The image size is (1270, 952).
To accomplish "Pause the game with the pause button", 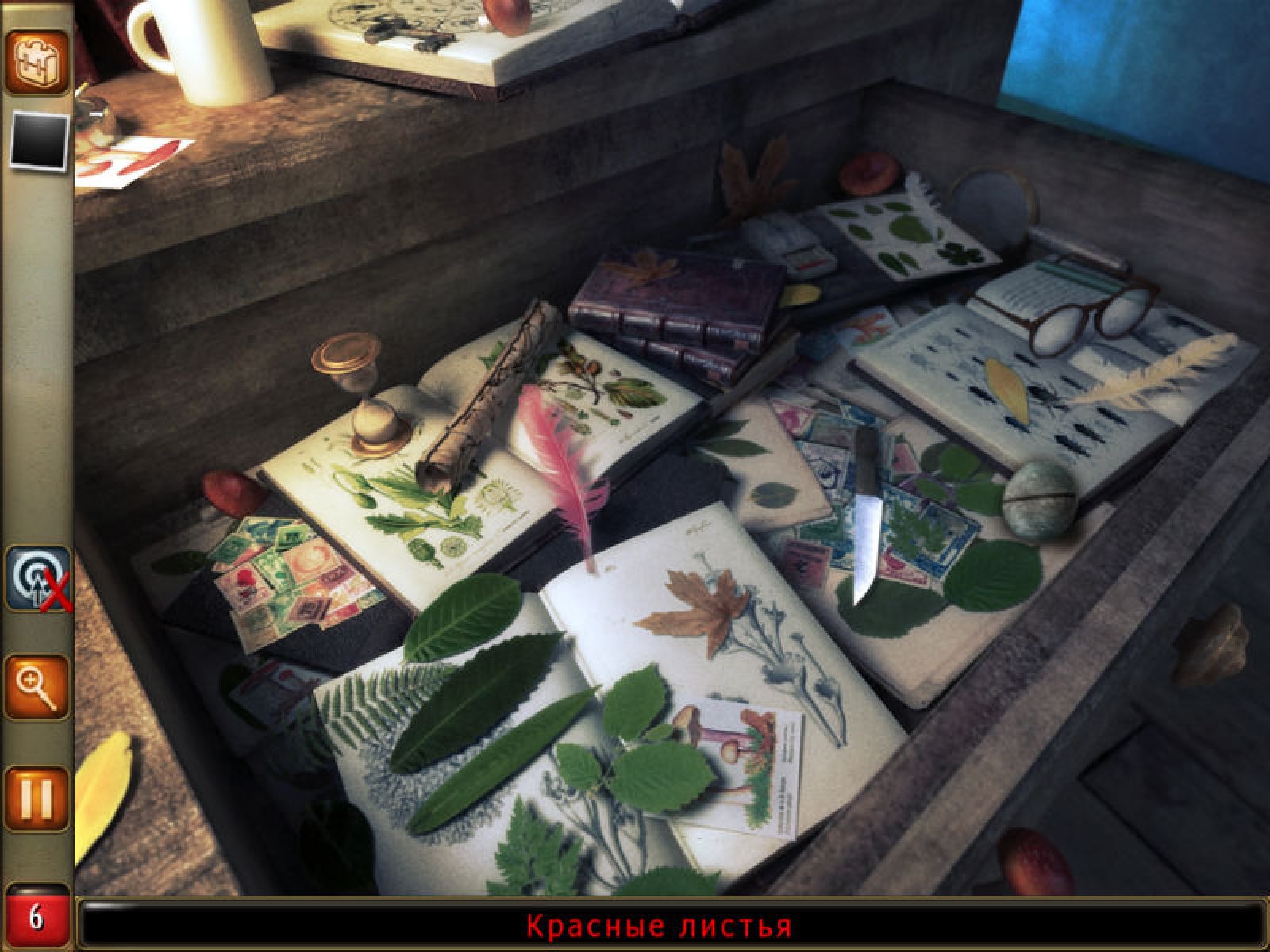I will pos(37,798).
